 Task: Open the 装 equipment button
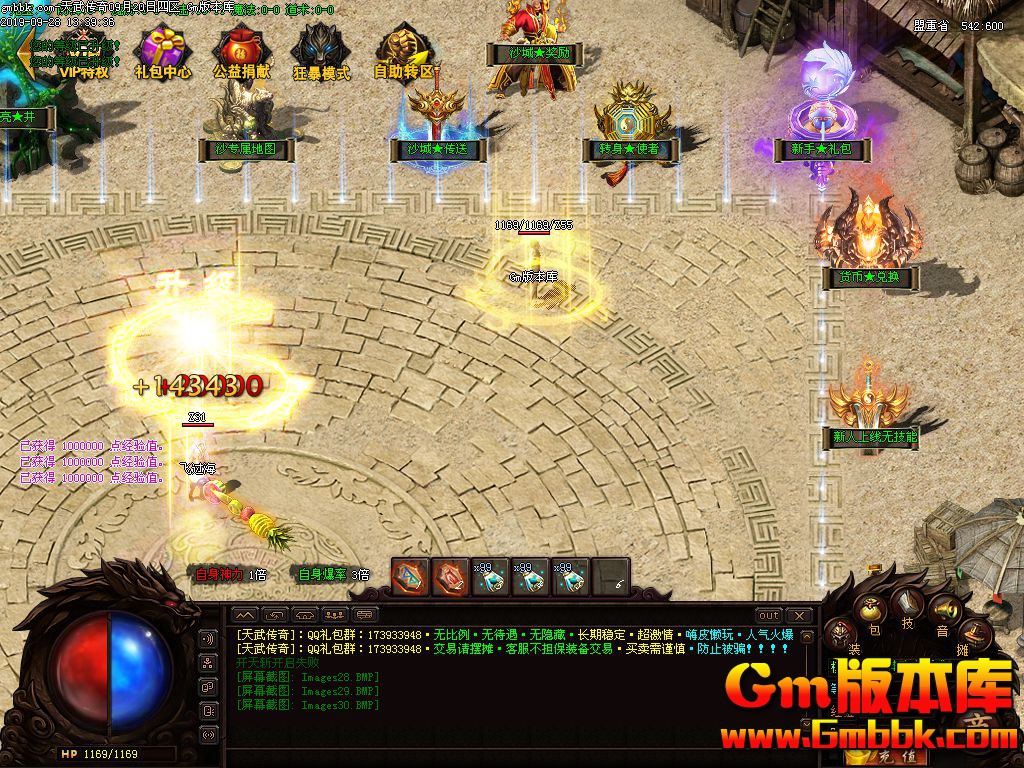point(840,633)
